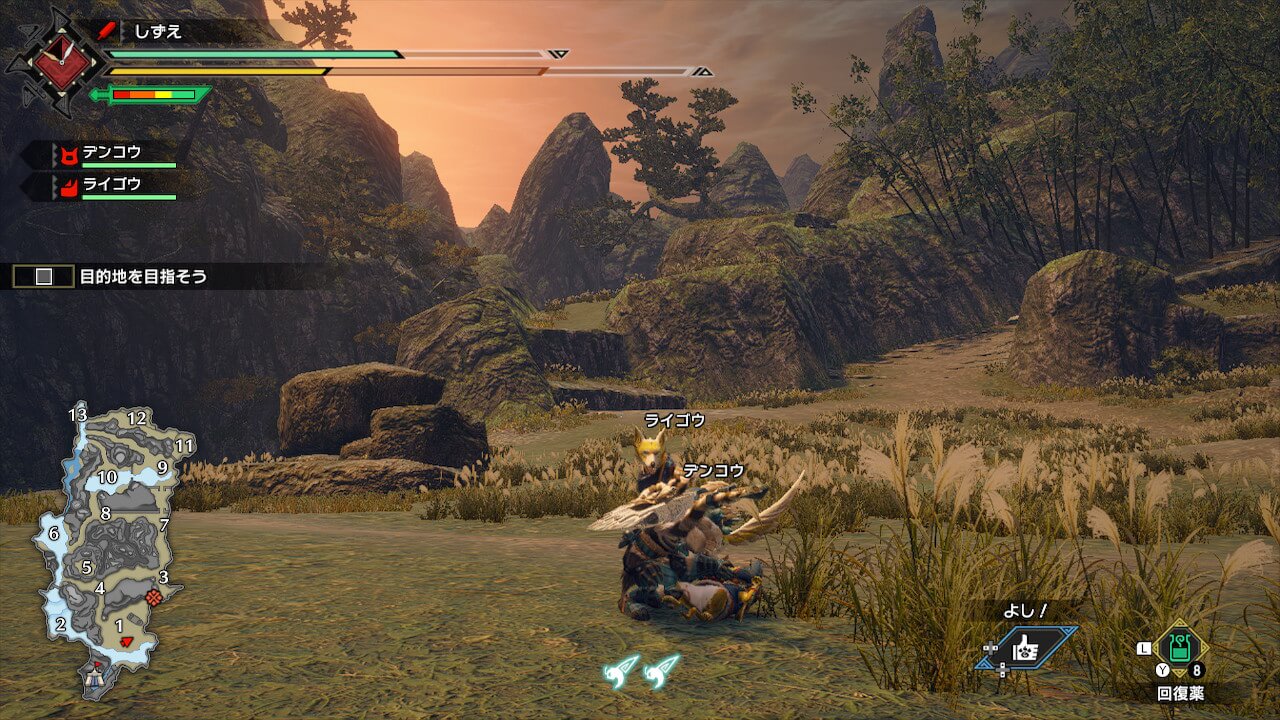Select buddy デンコウ in party list
This screenshot has height=720, width=1280.
point(110,154)
